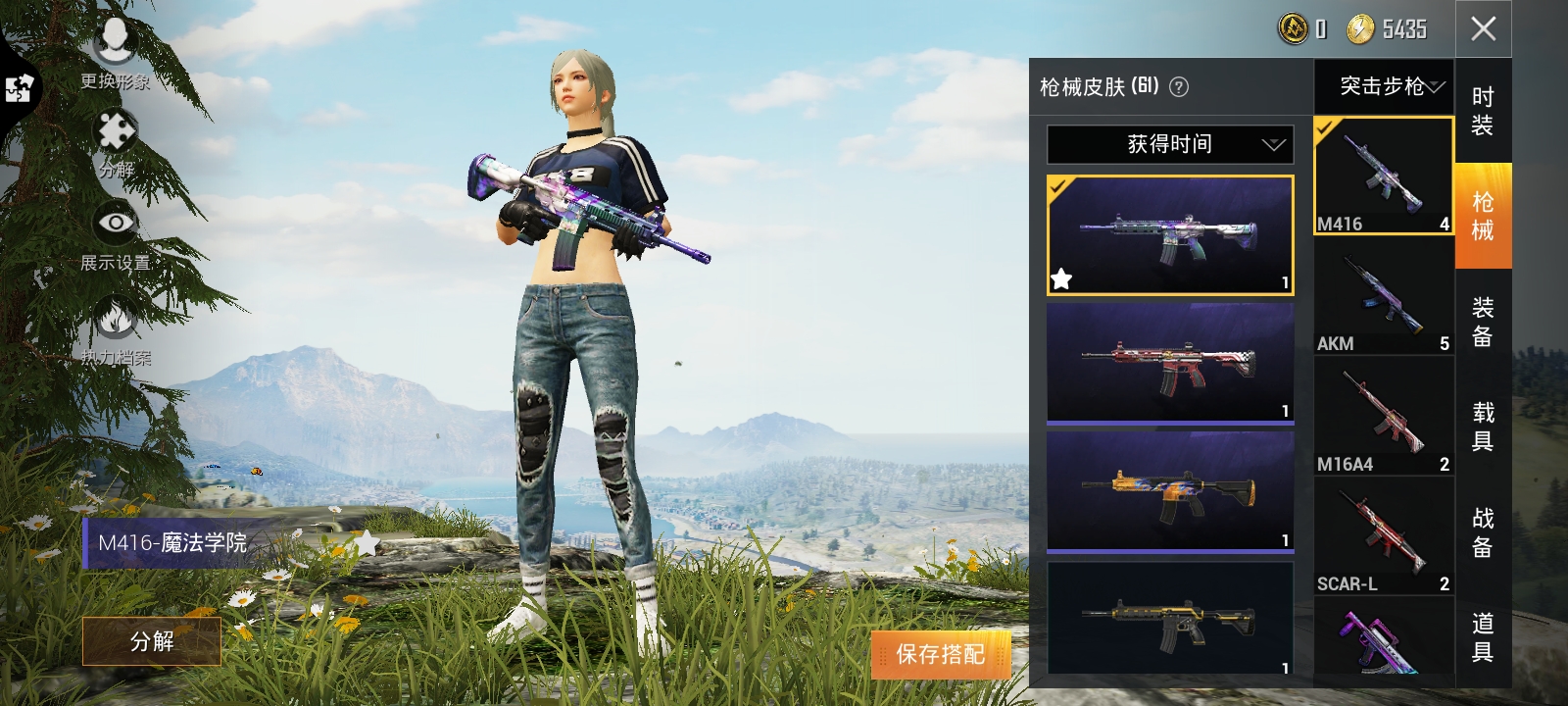
Task: Toggle selection checkmark on the M416 list entry
Action: [x=1325, y=128]
